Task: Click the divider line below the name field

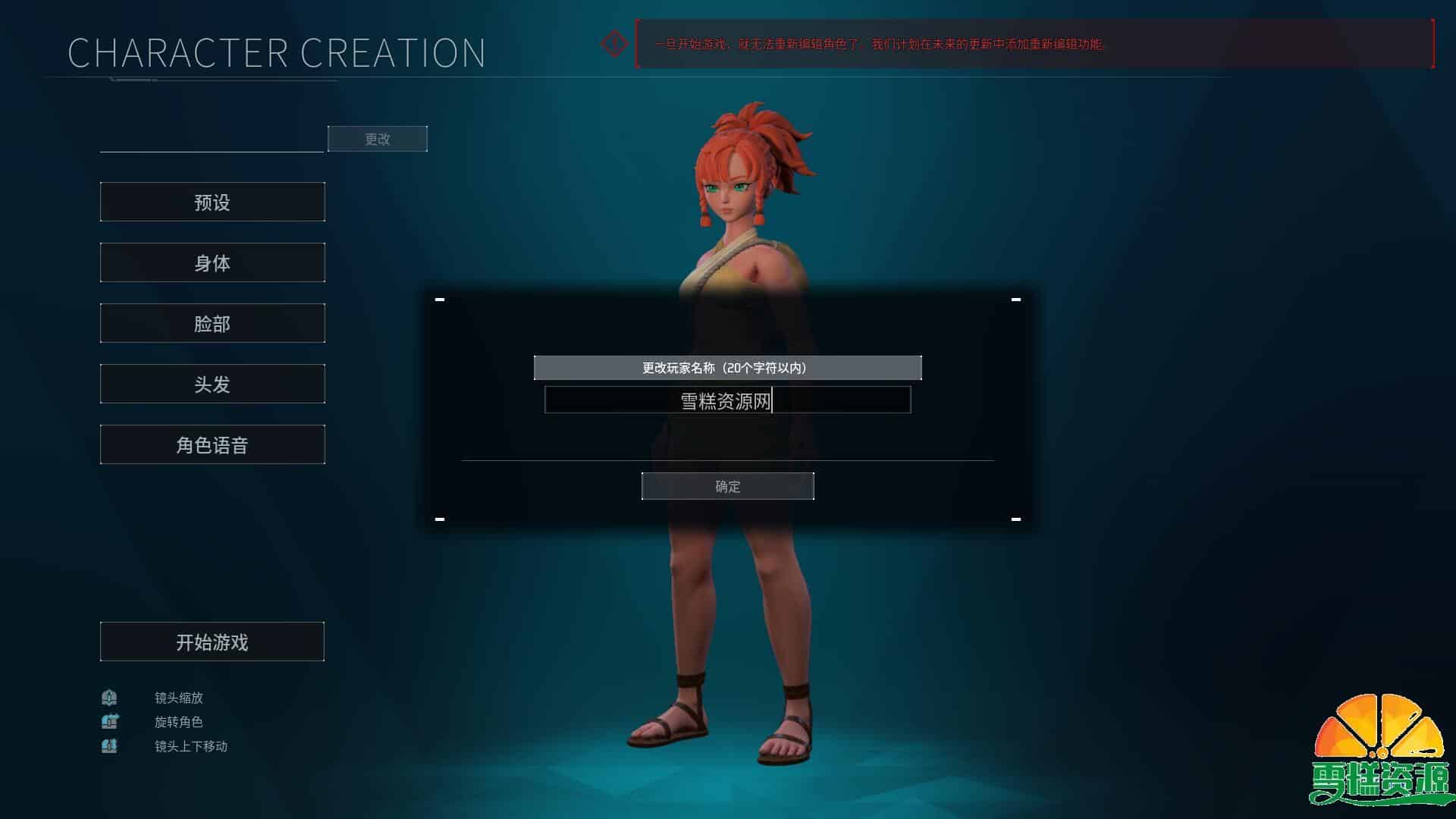Action: point(727,458)
